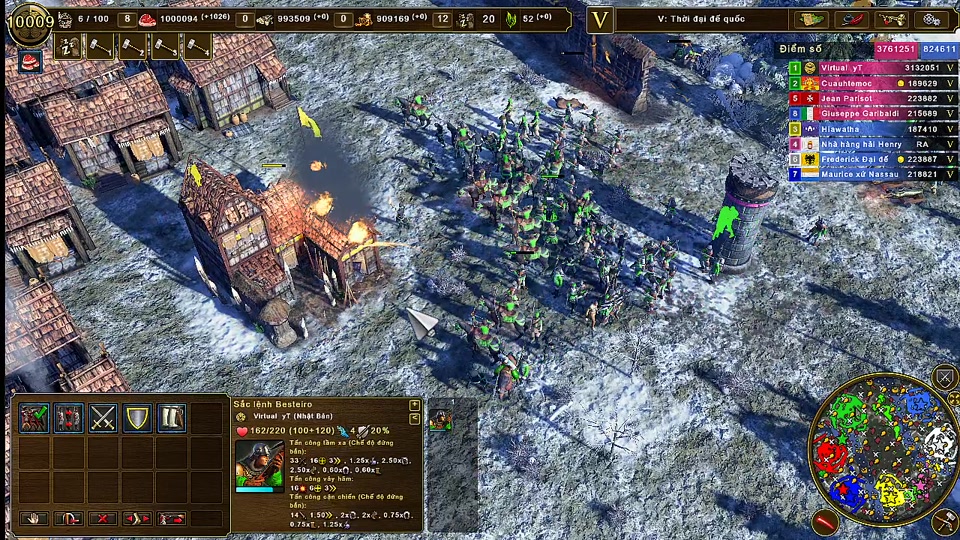Click the Besteiro unit portrait
The image size is (960, 540).
258,465
